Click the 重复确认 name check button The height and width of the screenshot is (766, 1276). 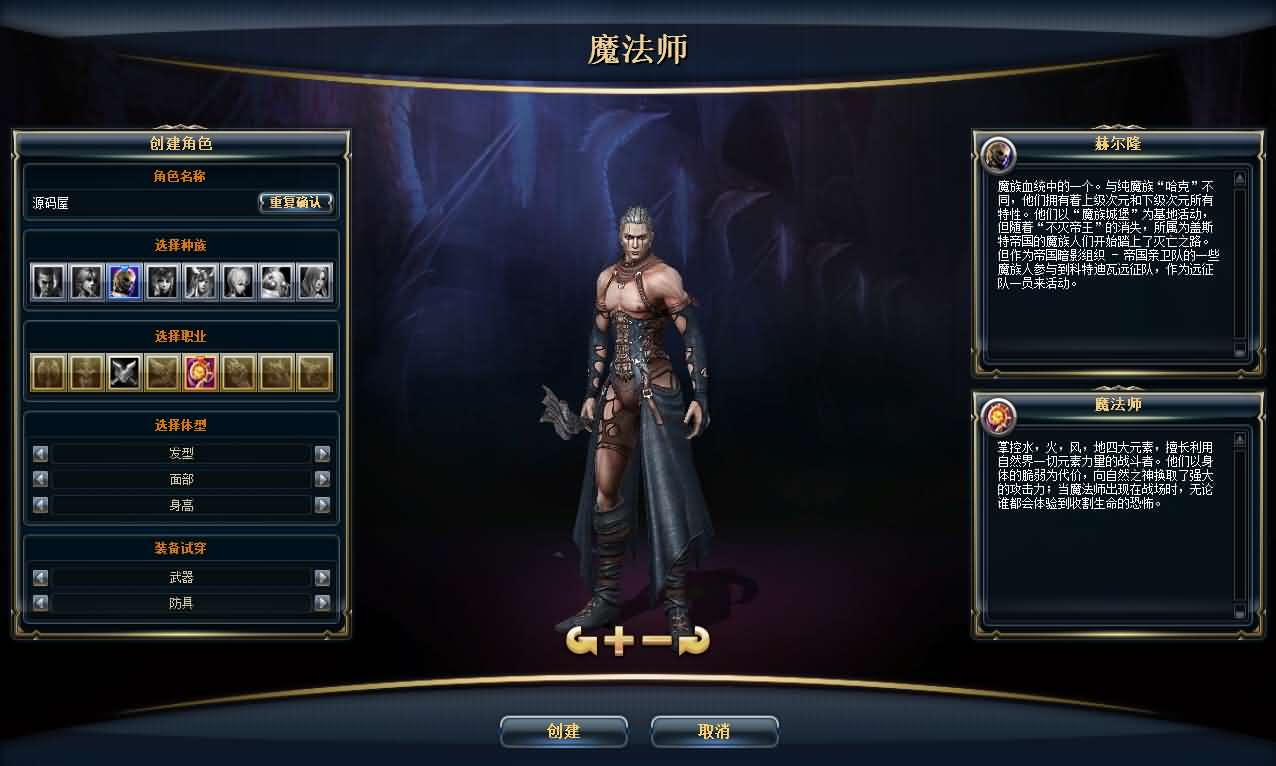click(295, 202)
